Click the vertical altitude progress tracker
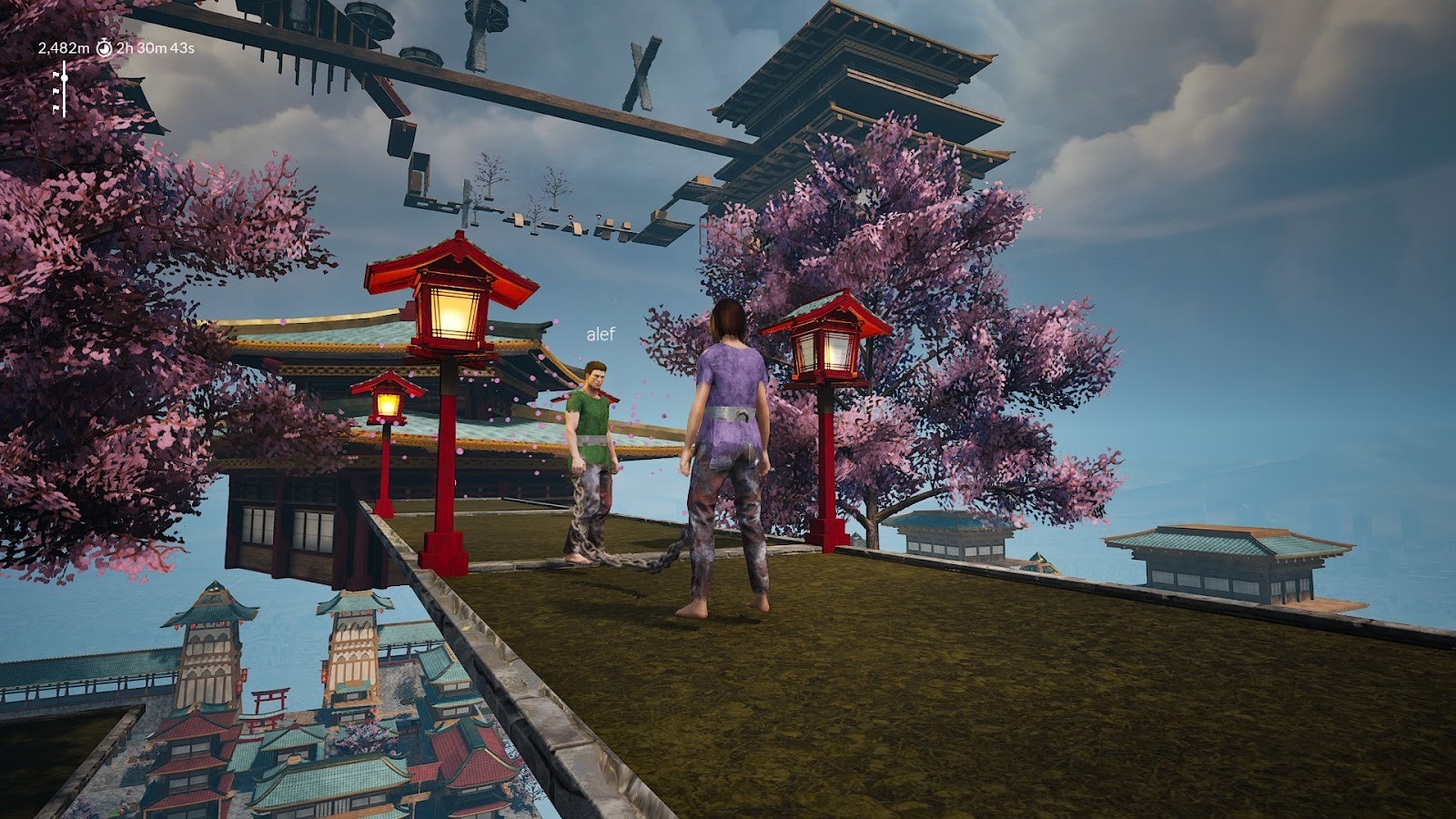1456x819 pixels. click(62, 89)
